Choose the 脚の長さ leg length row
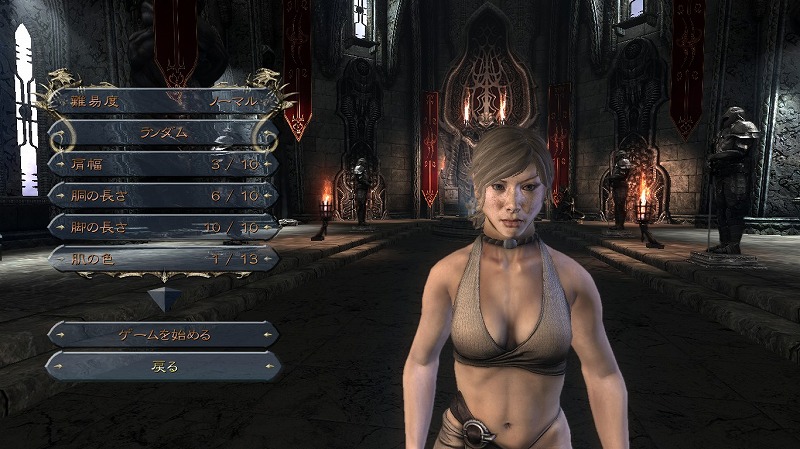Image resolution: width=800 pixels, height=449 pixels. pyautogui.click(x=163, y=226)
